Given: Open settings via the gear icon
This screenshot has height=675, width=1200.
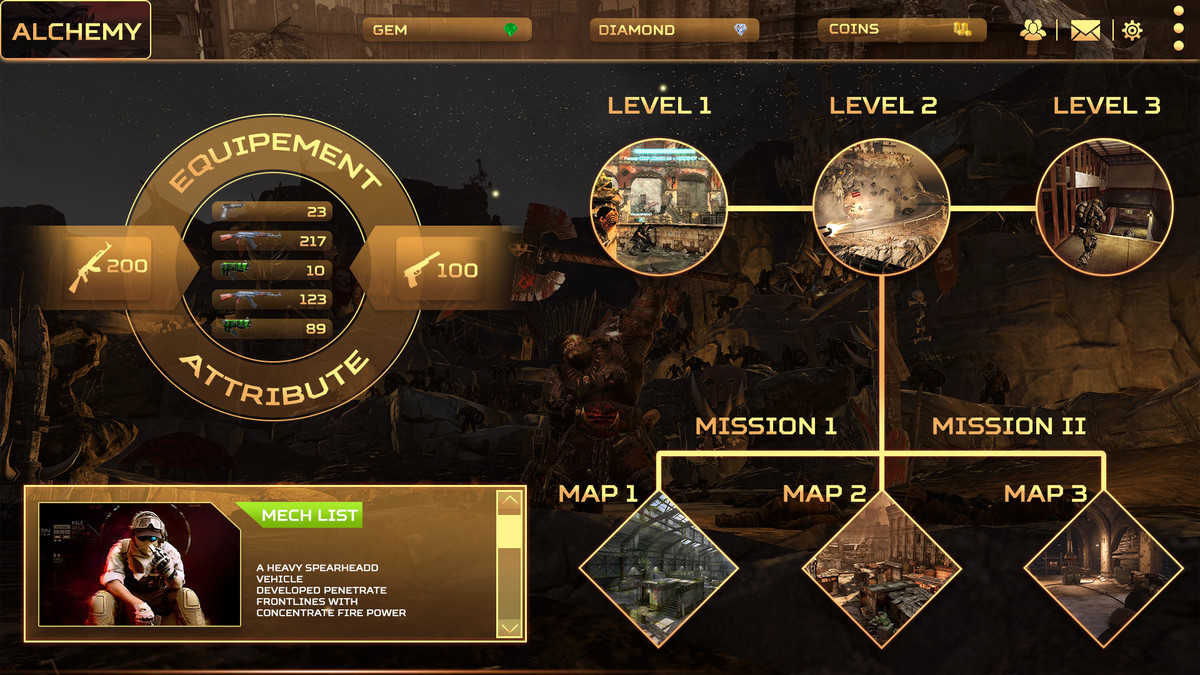Looking at the screenshot, I should [1132, 30].
